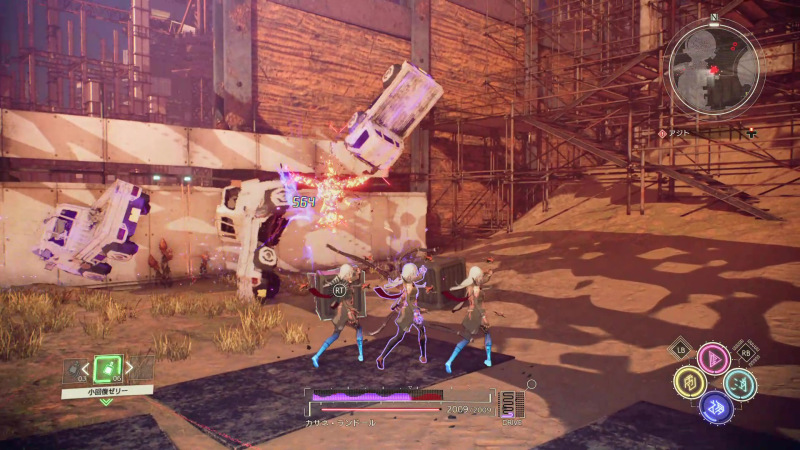Image resolution: width=800 pixels, height=450 pixels.
Task: Click the right arrow of the item selector
Action: [131, 370]
